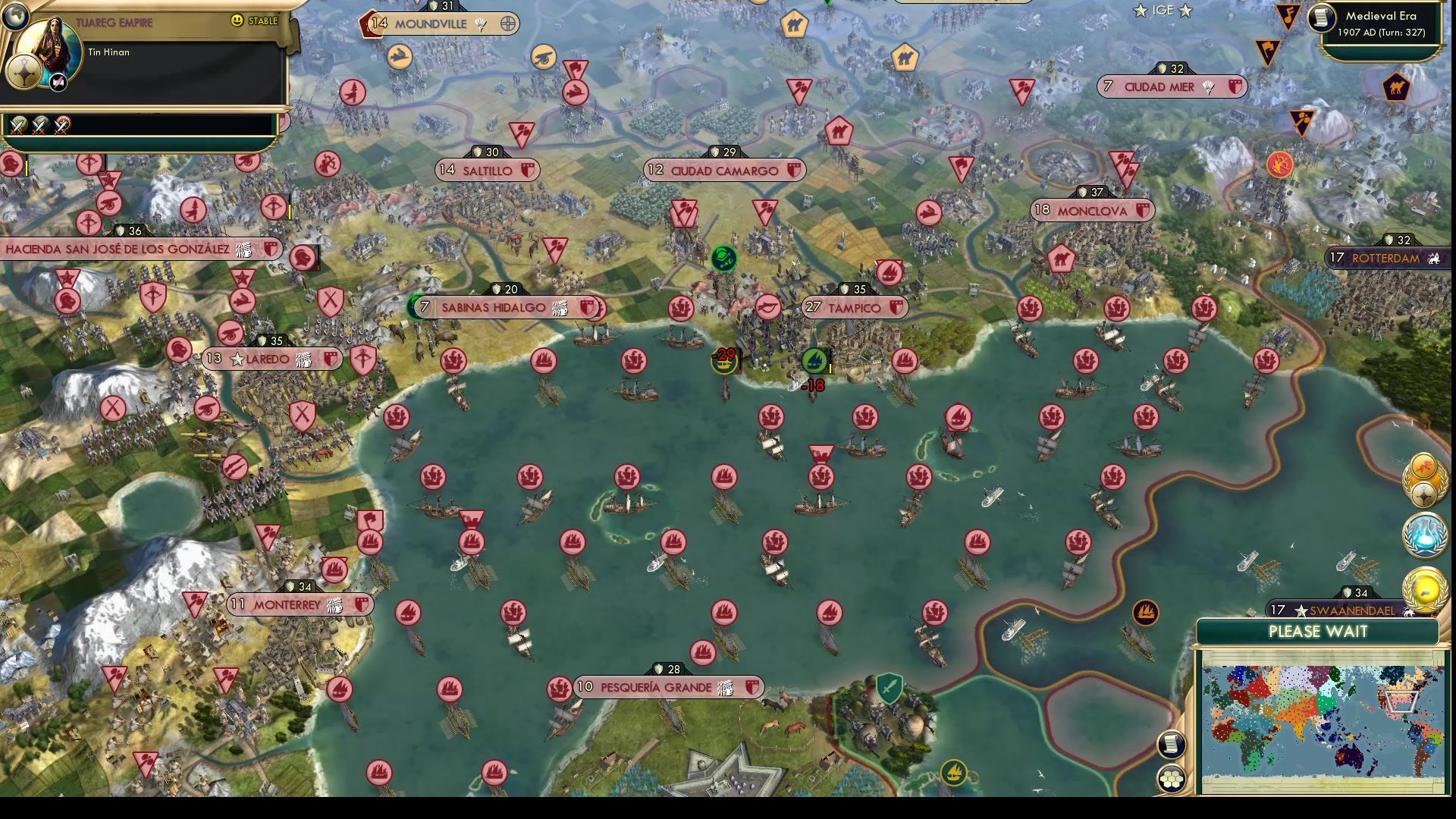The width and height of the screenshot is (1456, 819).
Task: Click the religion dove icon beside the Moundville banner
Action: pos(480,24)
